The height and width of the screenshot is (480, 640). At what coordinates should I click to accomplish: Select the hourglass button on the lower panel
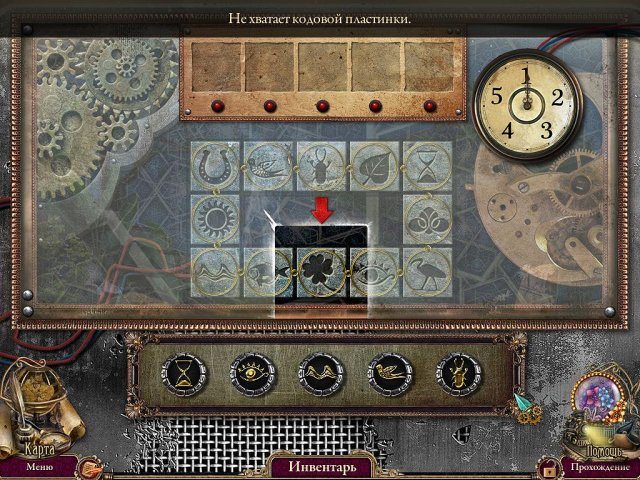187,375
